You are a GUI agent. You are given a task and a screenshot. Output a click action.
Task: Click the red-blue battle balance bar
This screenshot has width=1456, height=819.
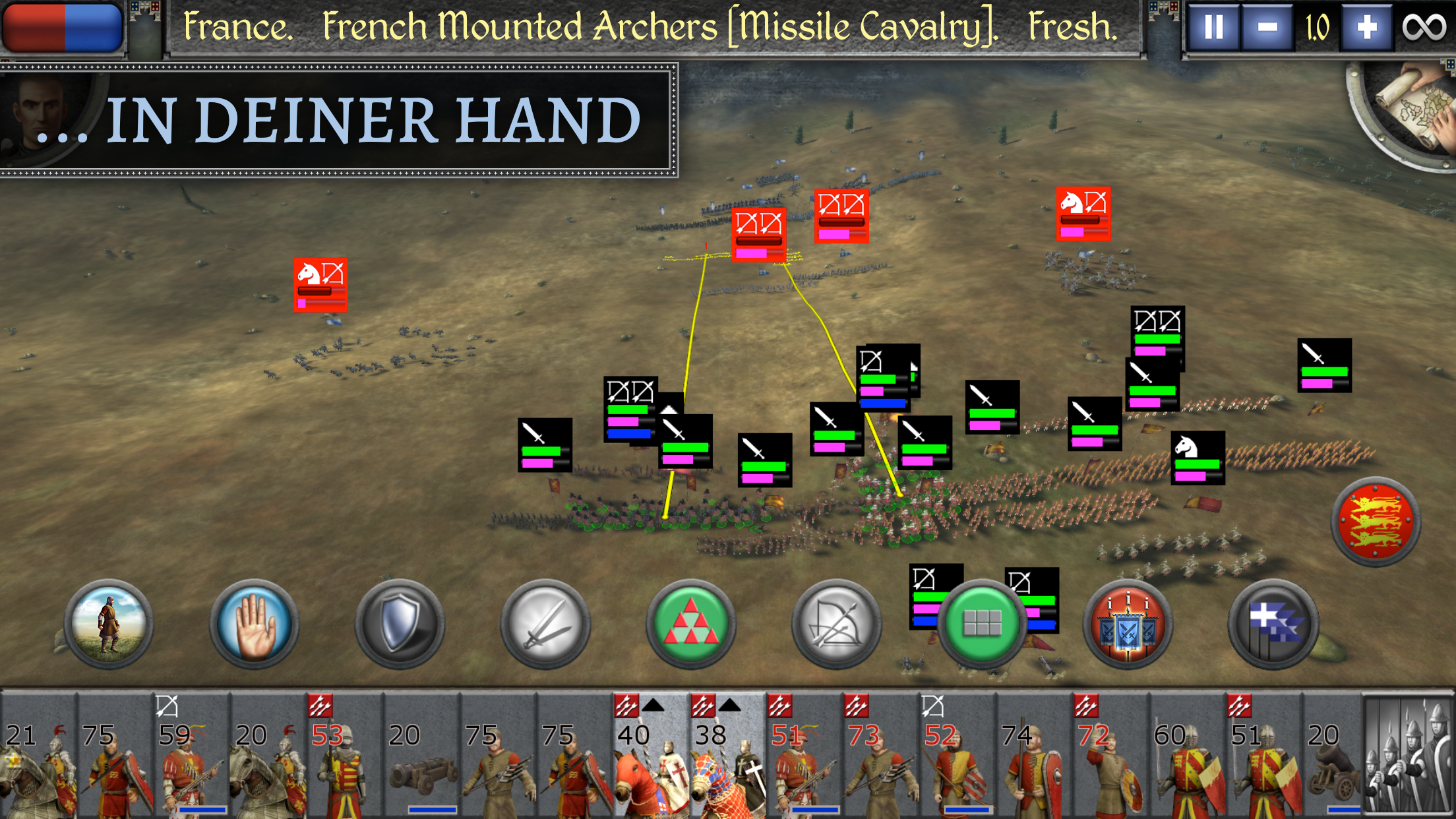[x=63, y=28]
